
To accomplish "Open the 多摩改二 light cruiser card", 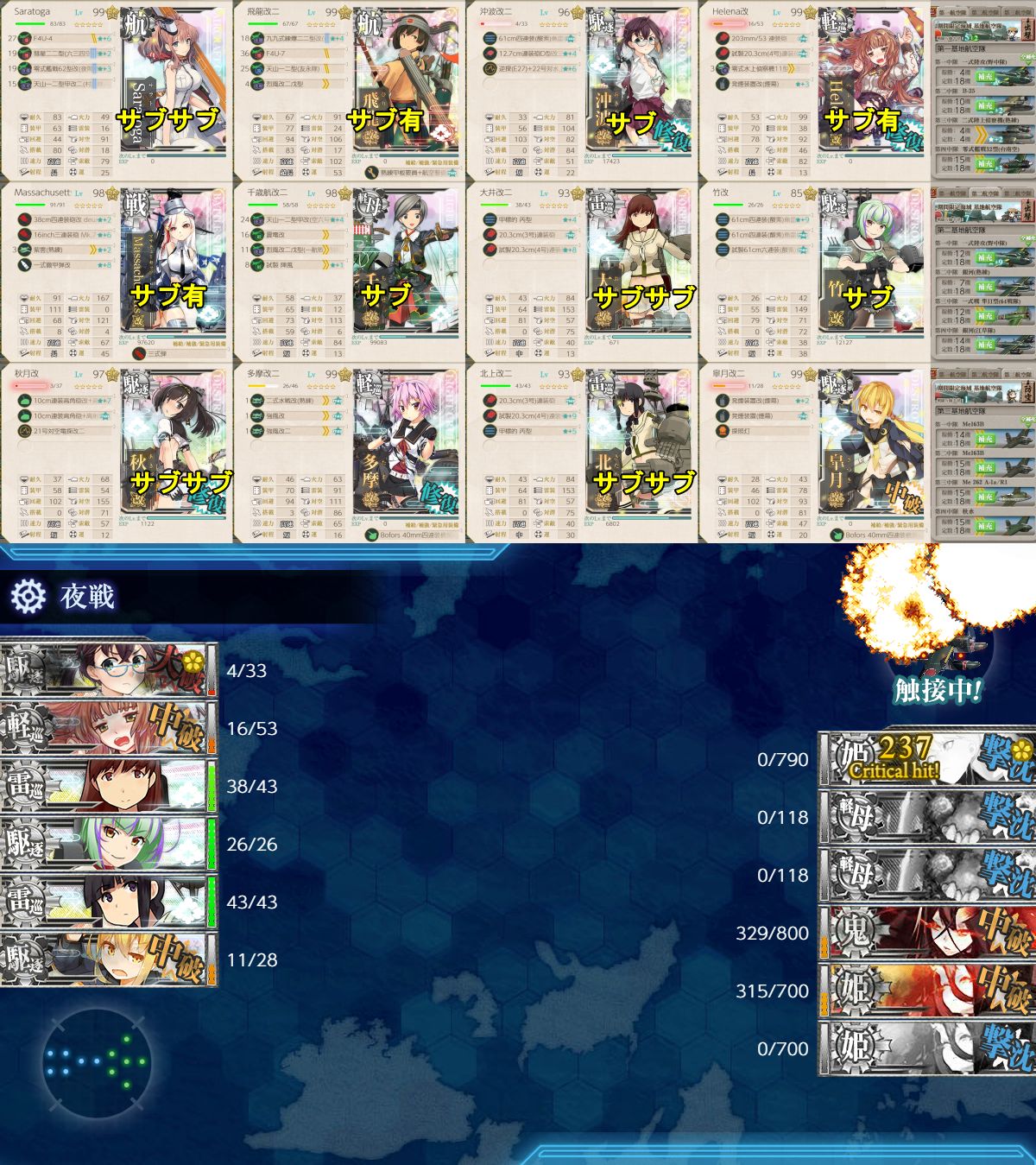I will (x=350, y=453).
